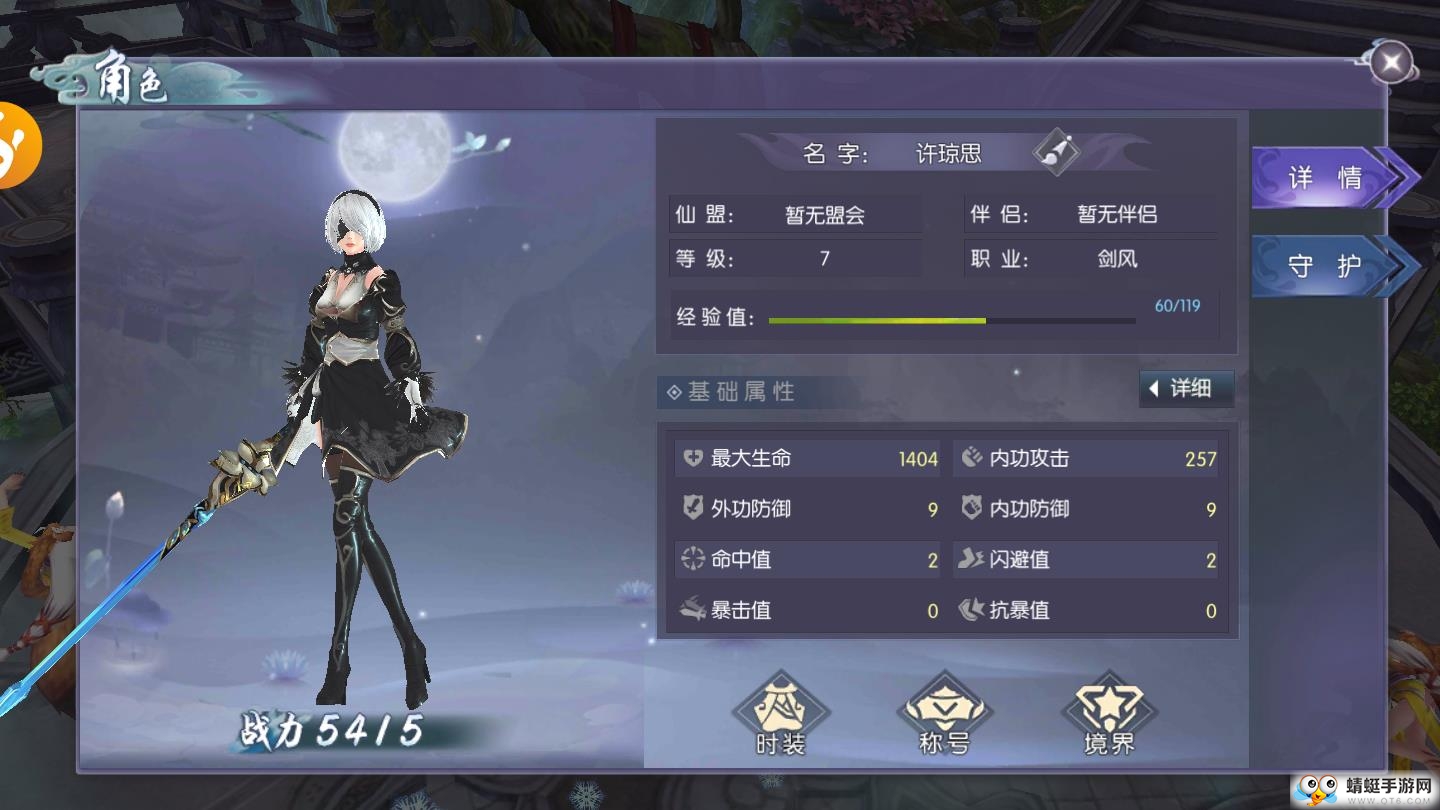This screenshot has height=810, width=1440.
Task: Click the crosshair icon beside 命中值
Action: (x=692, y=560)
